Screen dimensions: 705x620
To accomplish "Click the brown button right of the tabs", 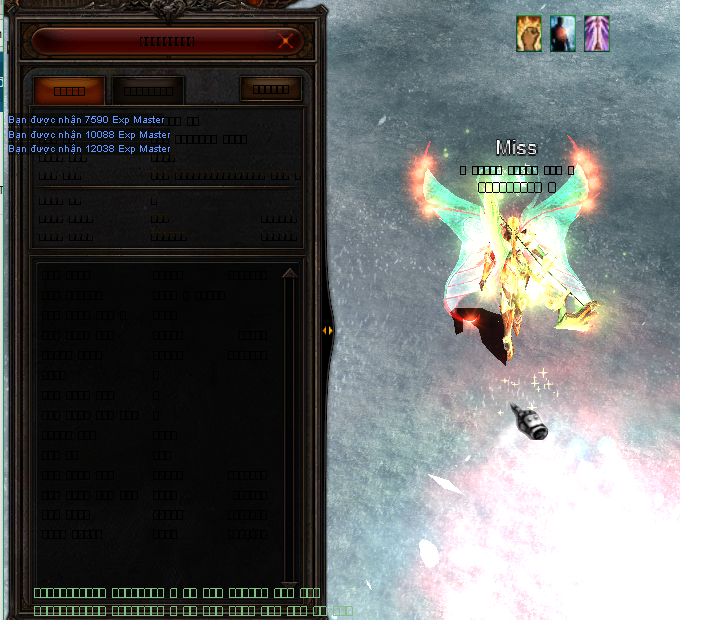I will coord(270,89).
